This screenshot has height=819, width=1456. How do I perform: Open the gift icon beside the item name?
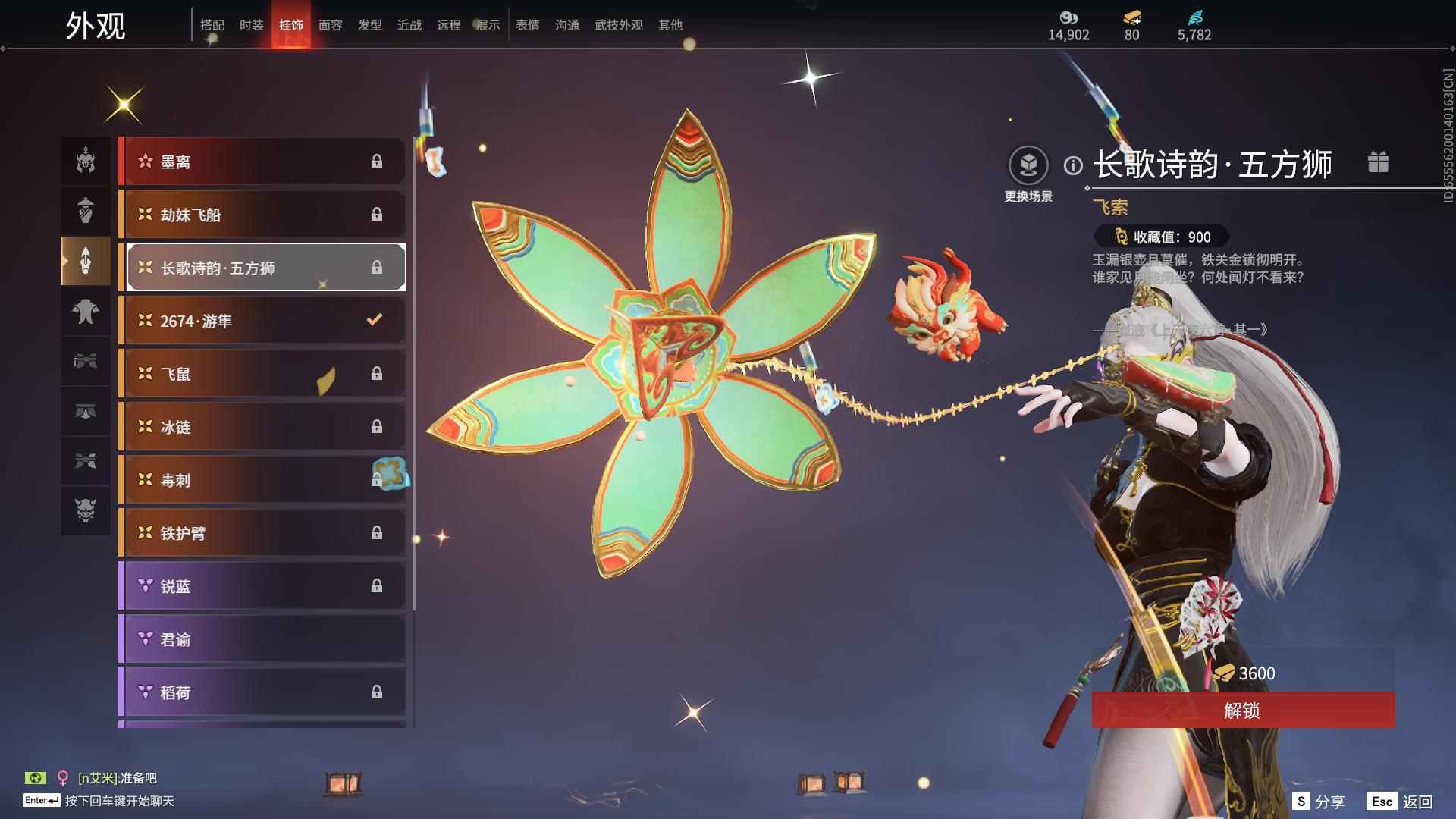[x=1378, y=162]
